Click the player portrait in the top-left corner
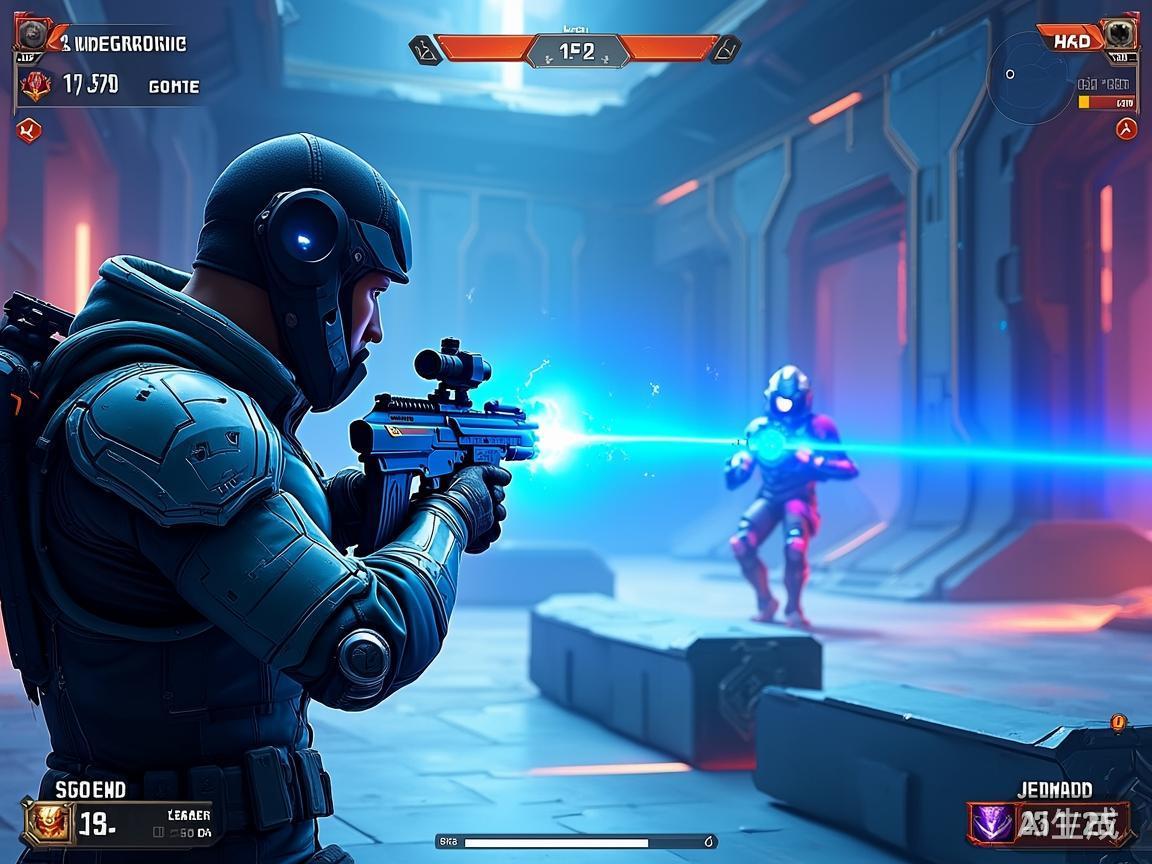The image size is (1152, 864). coord(31,36)
